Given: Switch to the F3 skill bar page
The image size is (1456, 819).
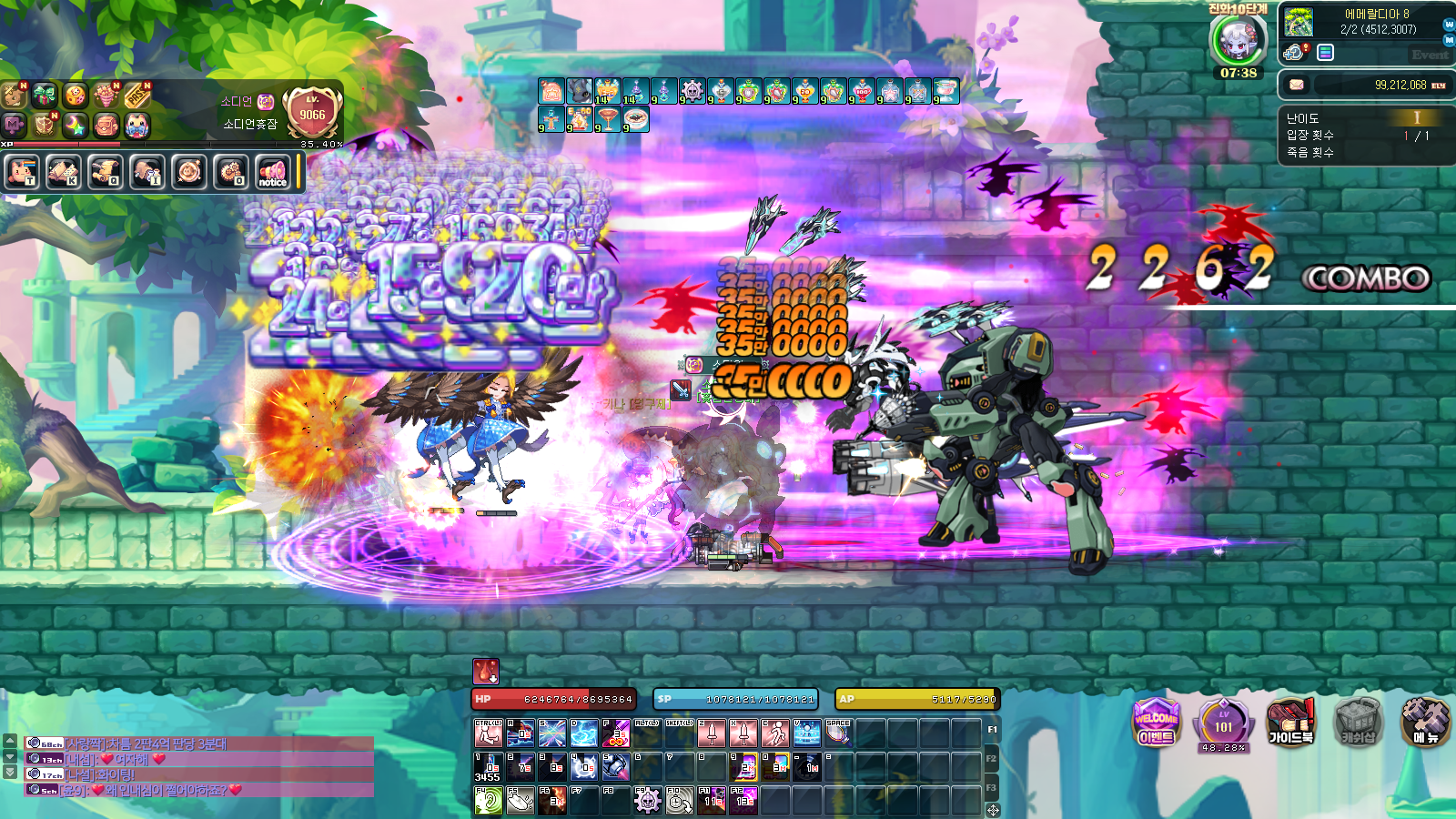Looking at the screenshot, I should [992, 787].
